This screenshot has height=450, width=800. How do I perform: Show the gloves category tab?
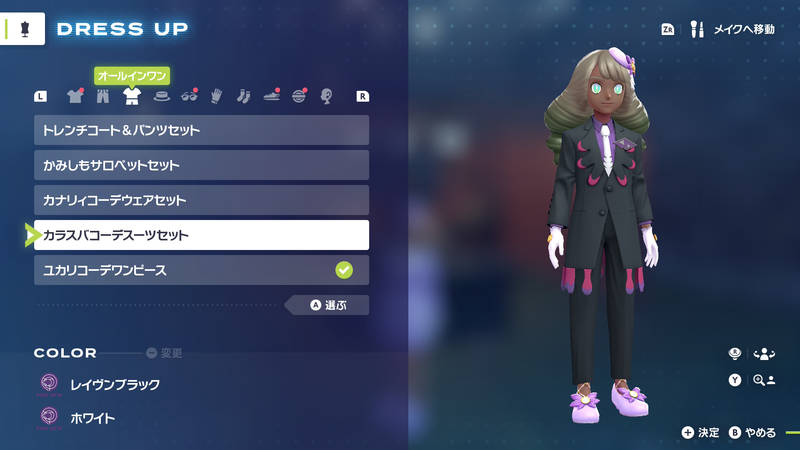click(215, 97)
